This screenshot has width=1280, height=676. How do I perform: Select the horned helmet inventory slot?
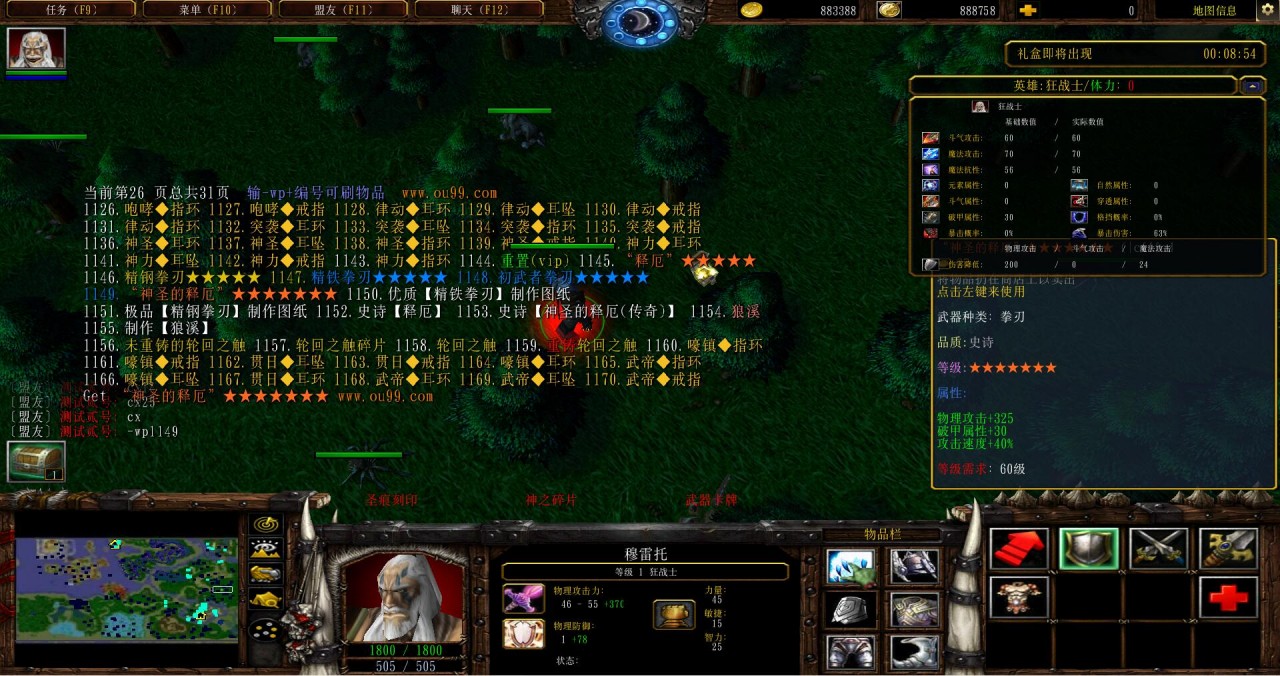coord(914,567)
